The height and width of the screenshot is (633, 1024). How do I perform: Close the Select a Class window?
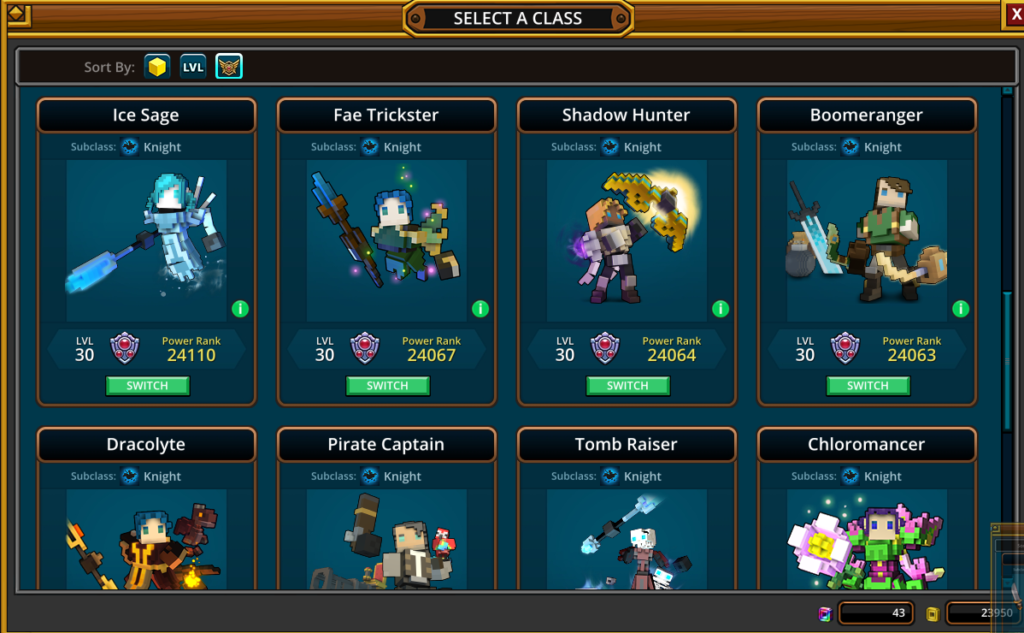(1012, 13)
